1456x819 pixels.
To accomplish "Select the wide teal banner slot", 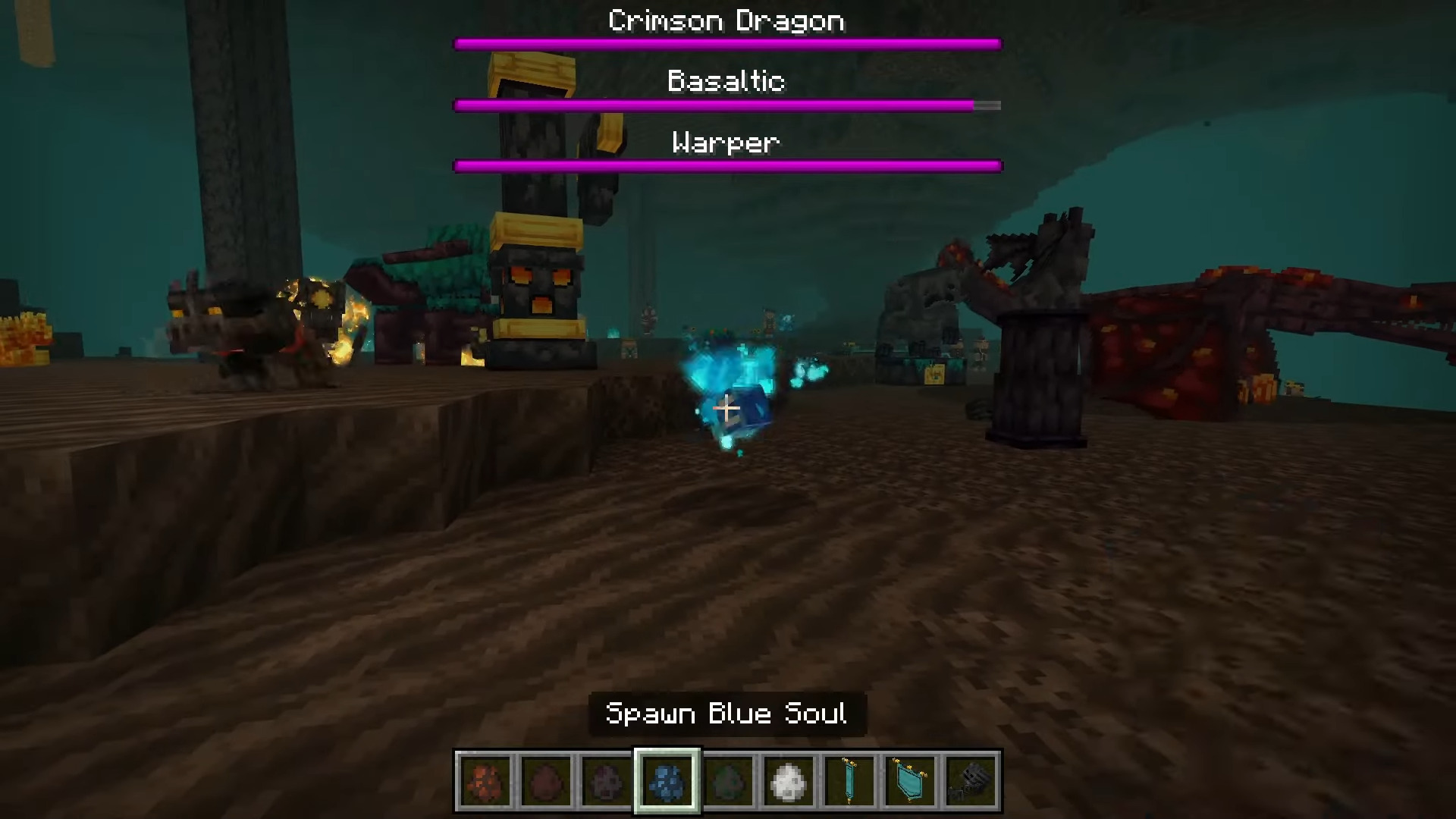I will pyautogui.click(x=910, y=781).
